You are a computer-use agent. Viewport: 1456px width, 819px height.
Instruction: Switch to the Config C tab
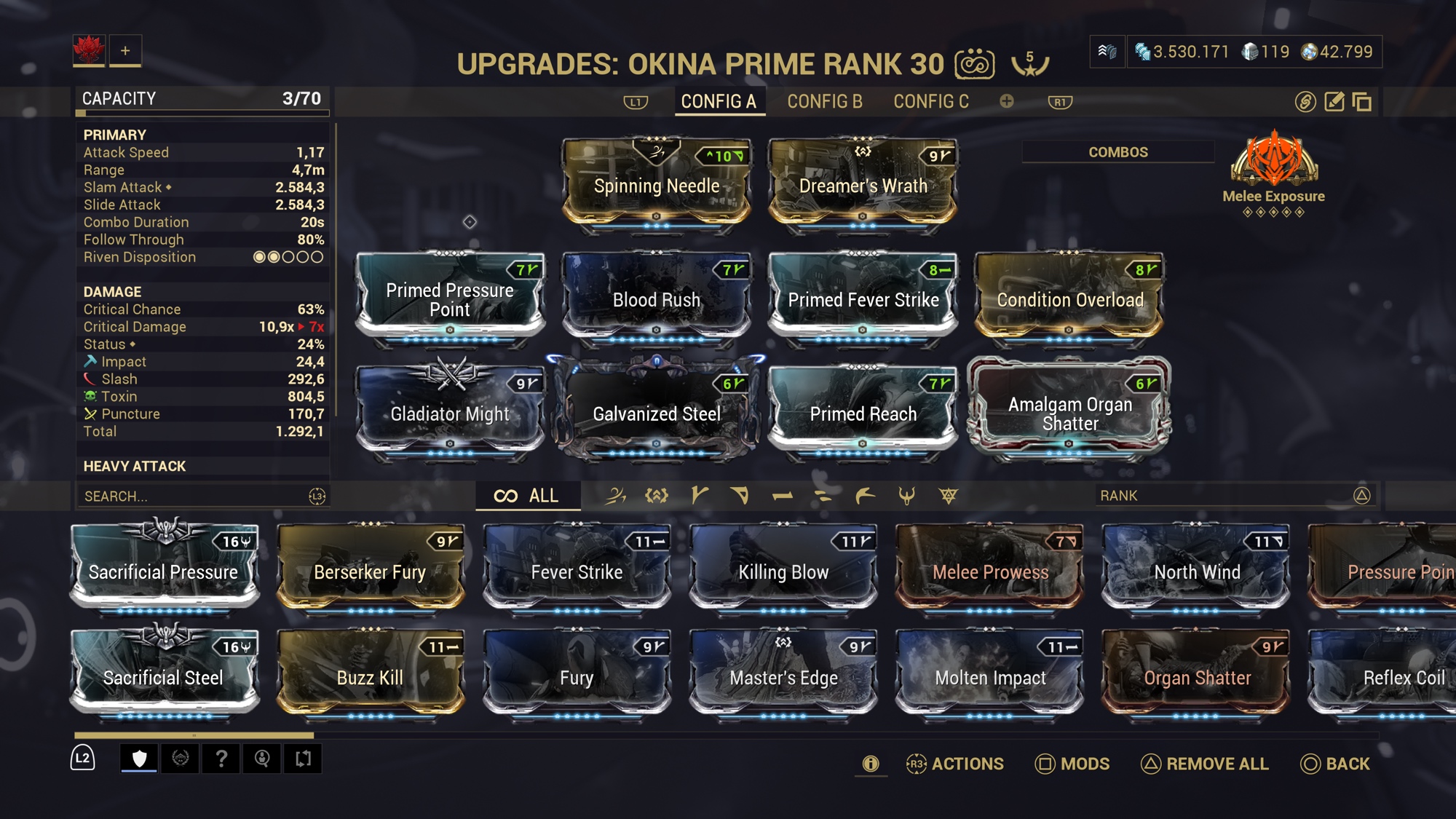[931, 101]
